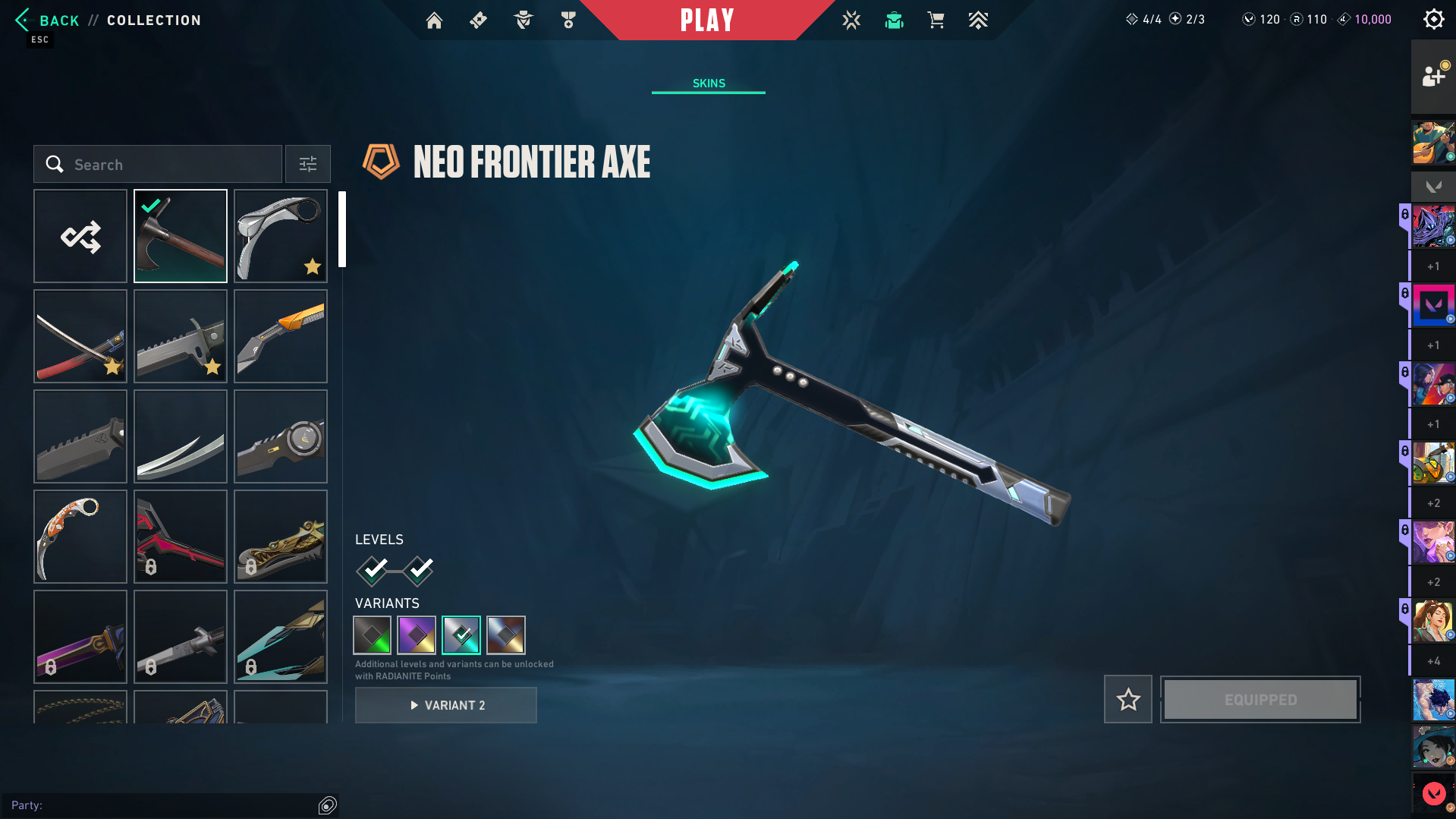Screen dimensions: 1456x819
Task: Select the default axe skin tile
Action: pos(181,237)
